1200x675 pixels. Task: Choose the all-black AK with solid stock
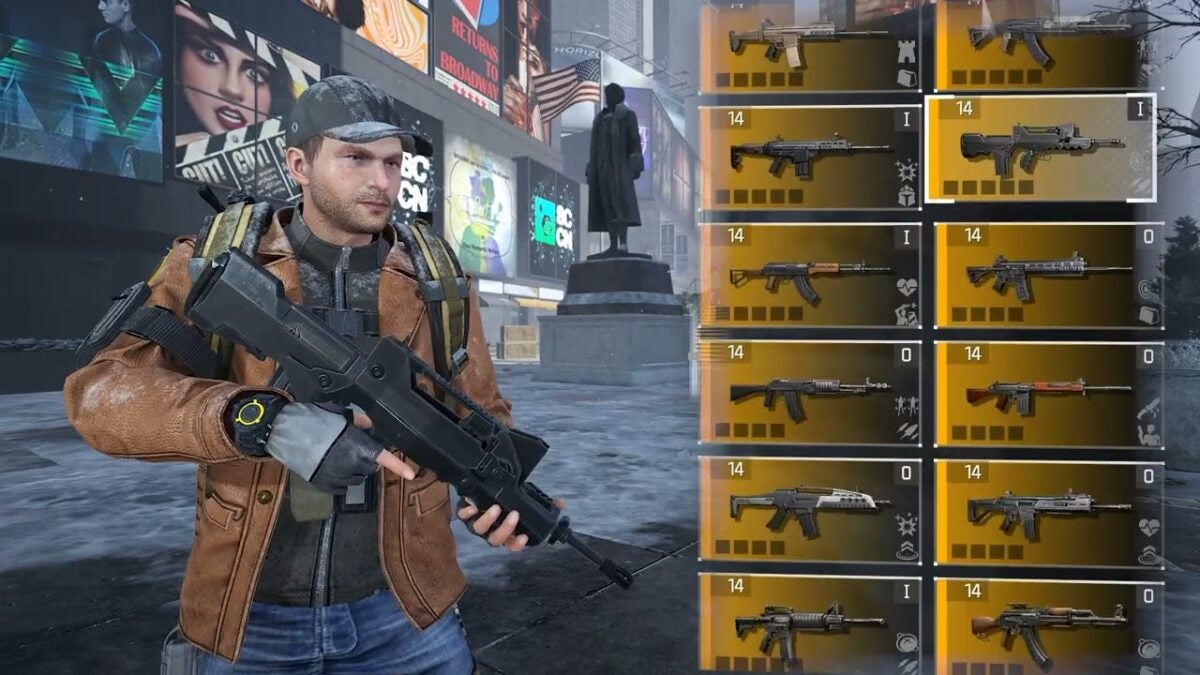pyautogui.click(x=810, y=392)
